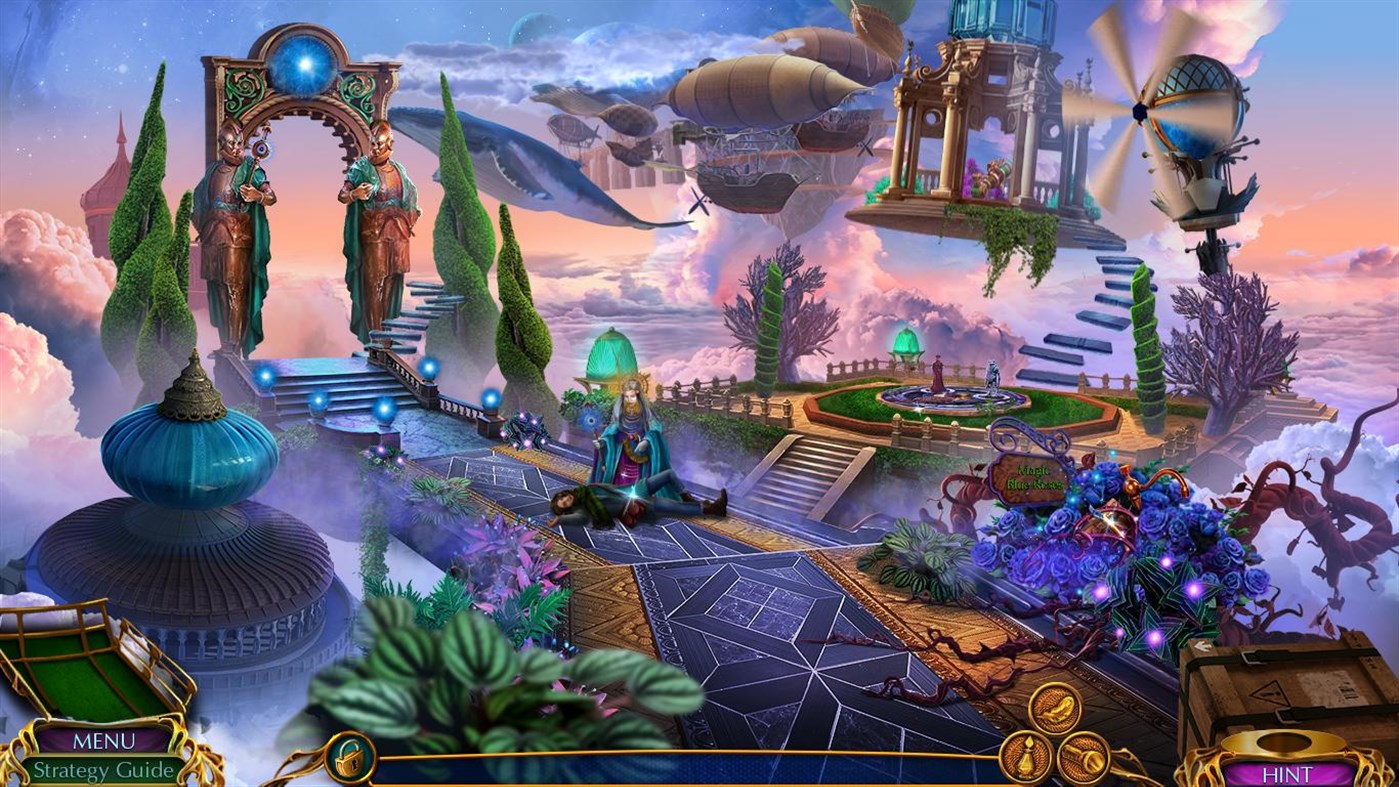The image size is (1399, 787).
Task: Click the white arrow on the wooden crate
Action: (x=1203, y=646)
